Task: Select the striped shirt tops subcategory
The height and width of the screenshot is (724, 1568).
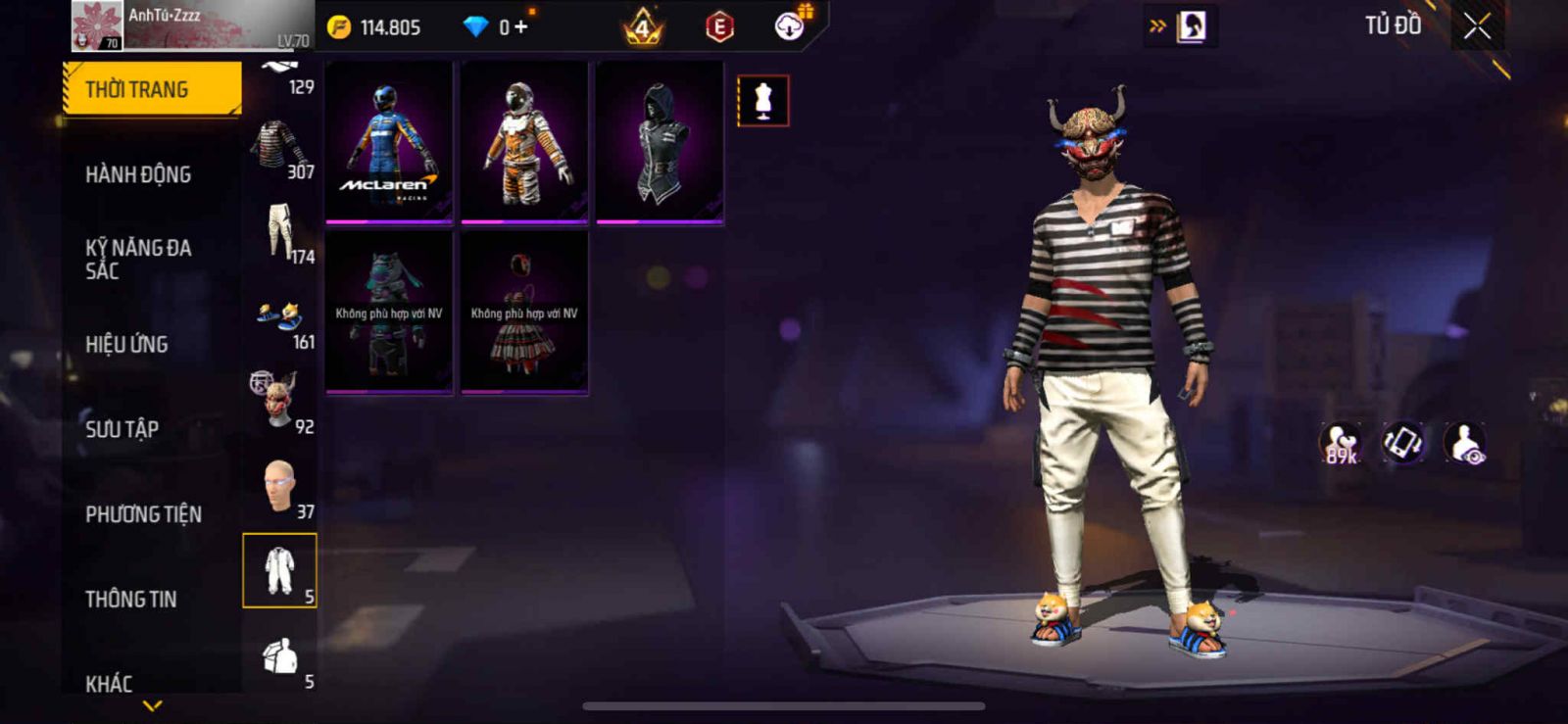Action: 280,149
